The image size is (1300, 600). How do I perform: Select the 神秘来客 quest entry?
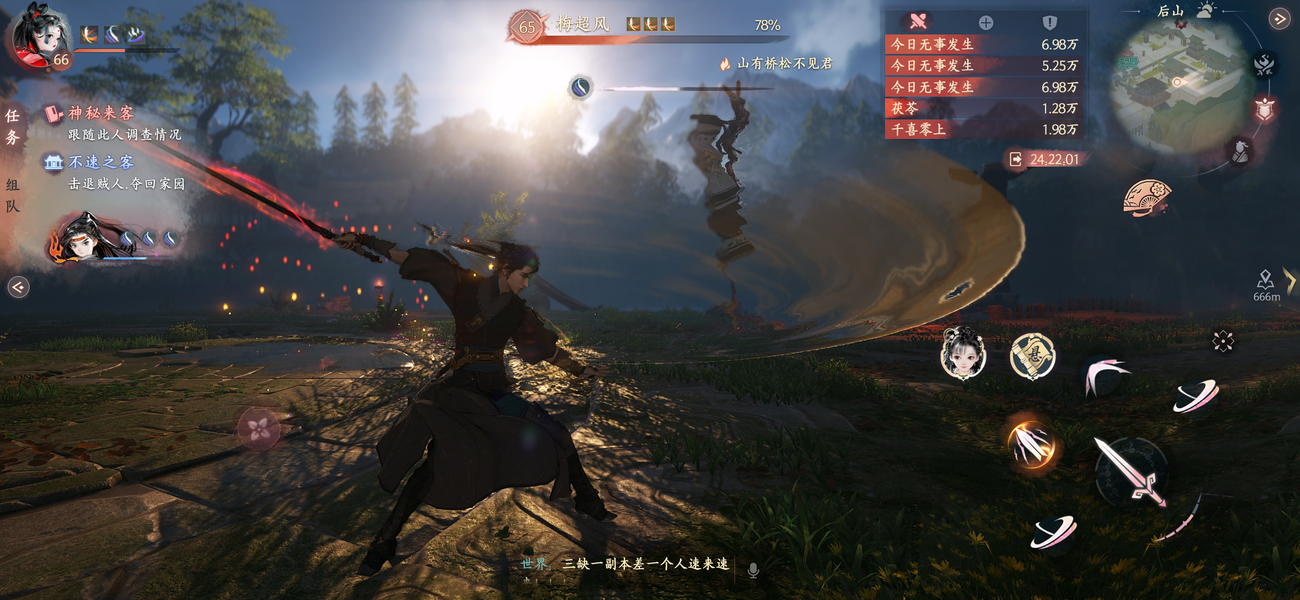pyautogui.click(x=100, y=114)
